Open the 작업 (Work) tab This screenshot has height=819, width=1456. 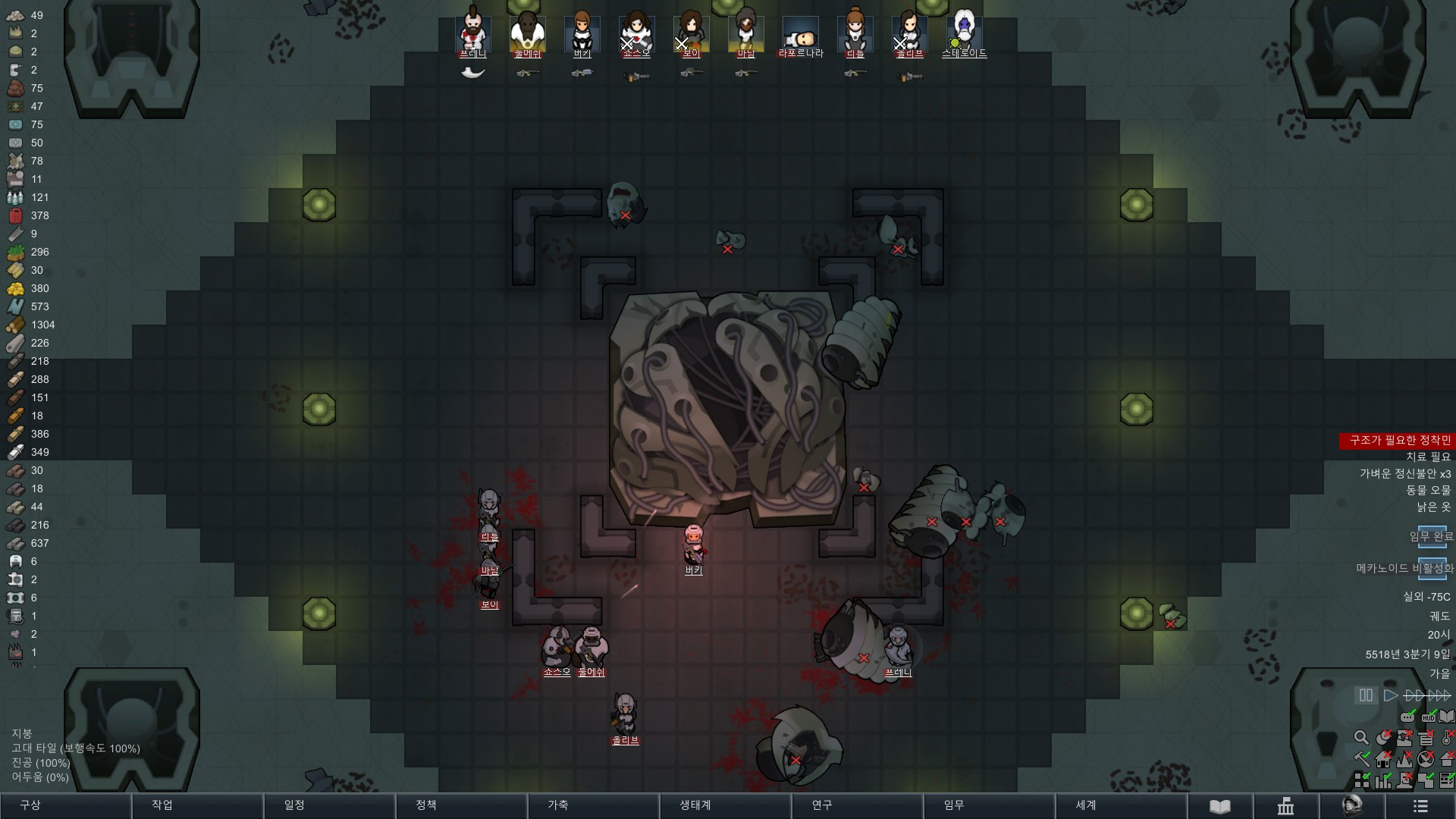[x=197, y=805]
